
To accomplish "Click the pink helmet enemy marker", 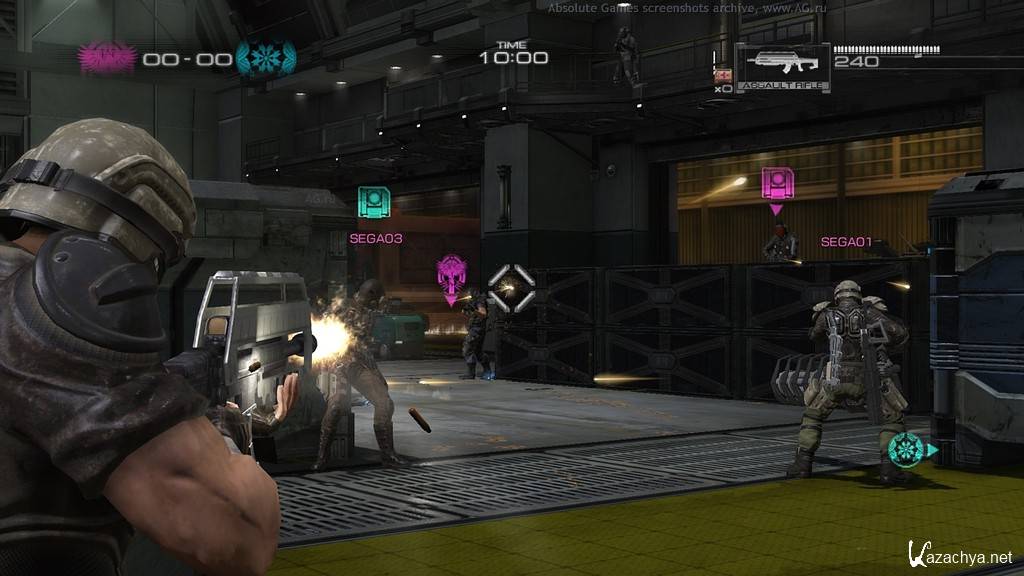I will [x=452, y=275].
